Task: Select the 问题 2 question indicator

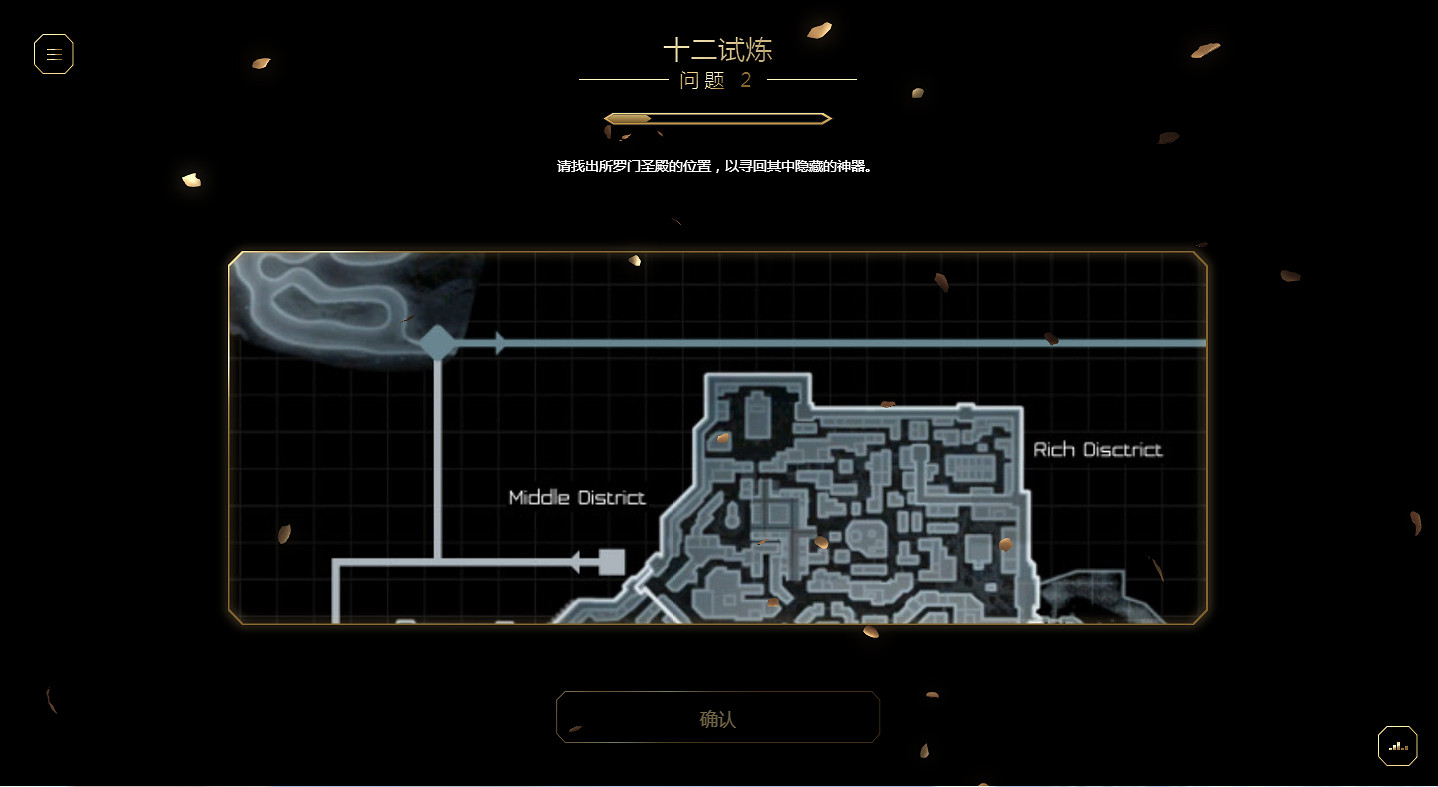Action: point(717,81)
